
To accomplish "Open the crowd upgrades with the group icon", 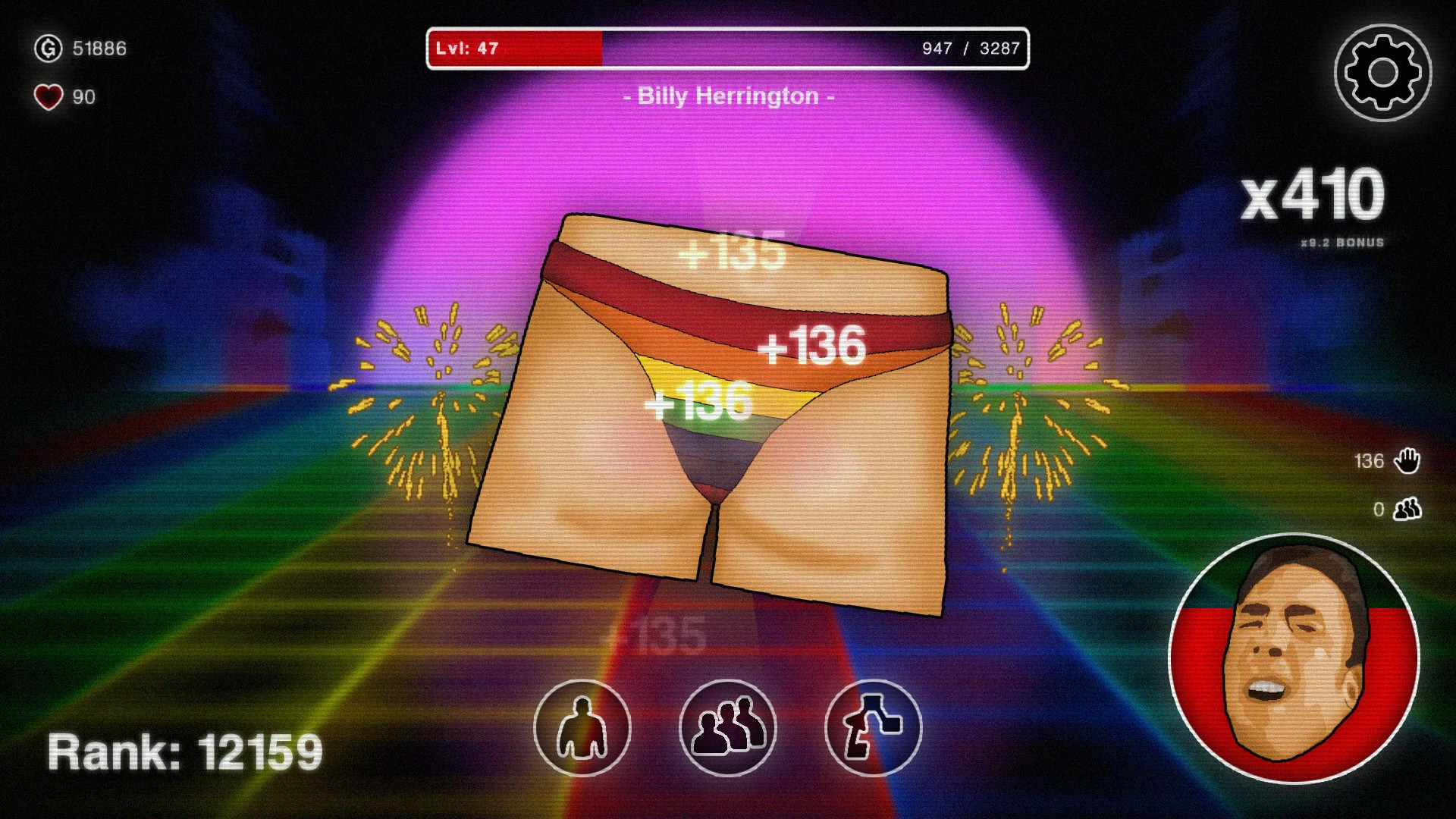I will (728, 728).
